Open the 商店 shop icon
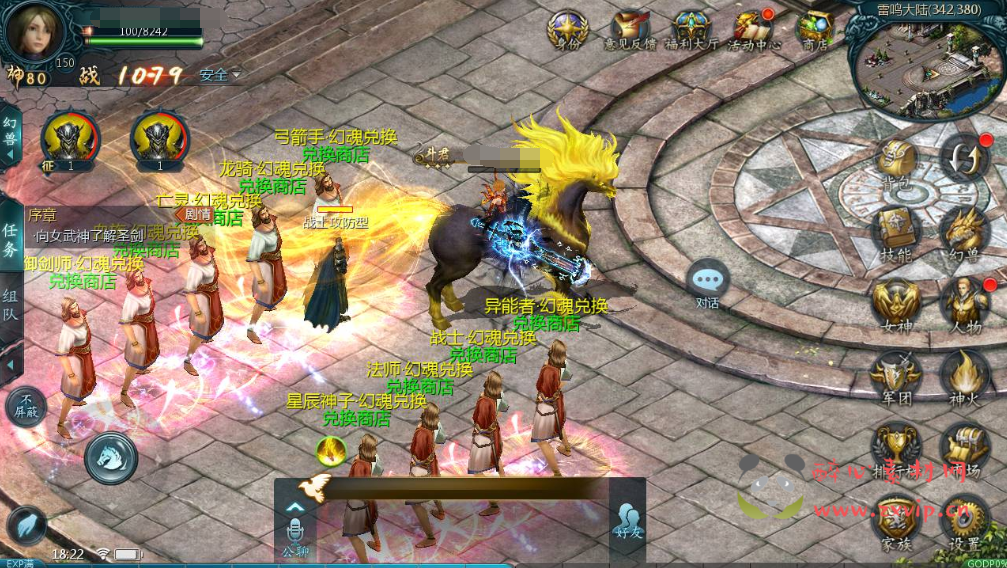Image resolution: width=1007 pixels, height=568 pixels. (x=815, y=28)
